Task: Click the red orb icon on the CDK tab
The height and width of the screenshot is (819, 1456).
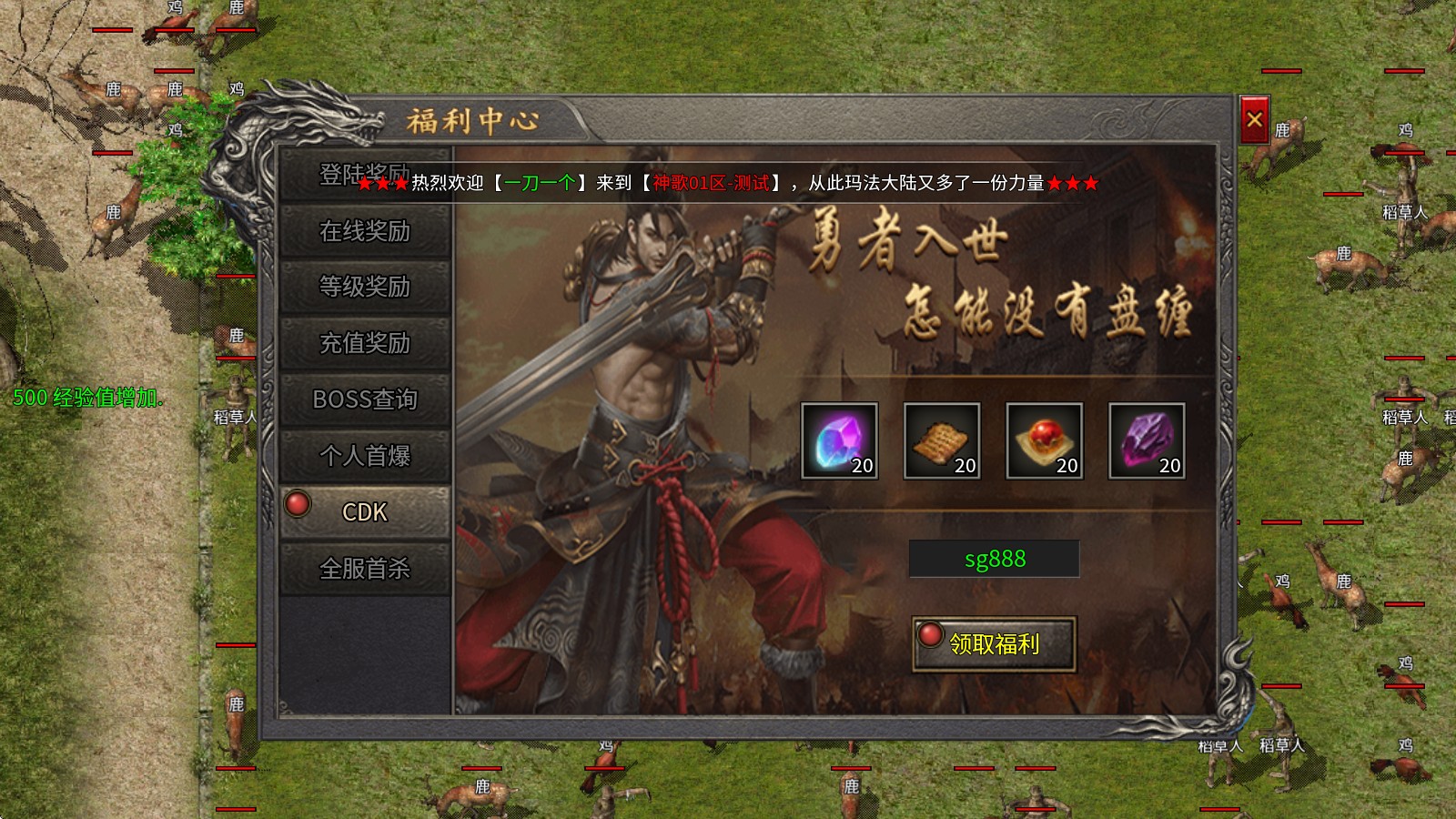Action: pyautogui.click(x=296, y=503)
